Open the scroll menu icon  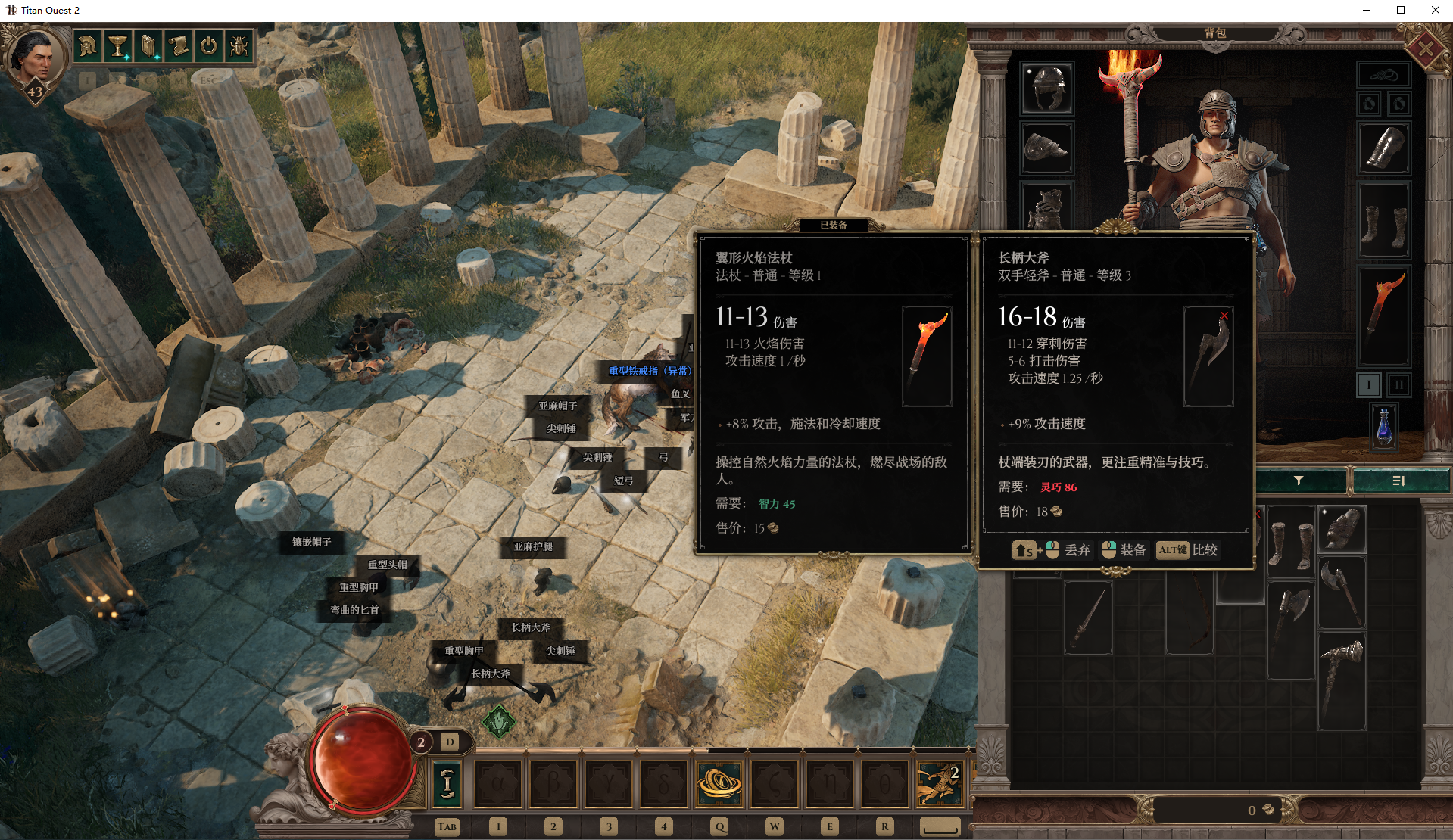pyautogui.click(x=179, y=46)
